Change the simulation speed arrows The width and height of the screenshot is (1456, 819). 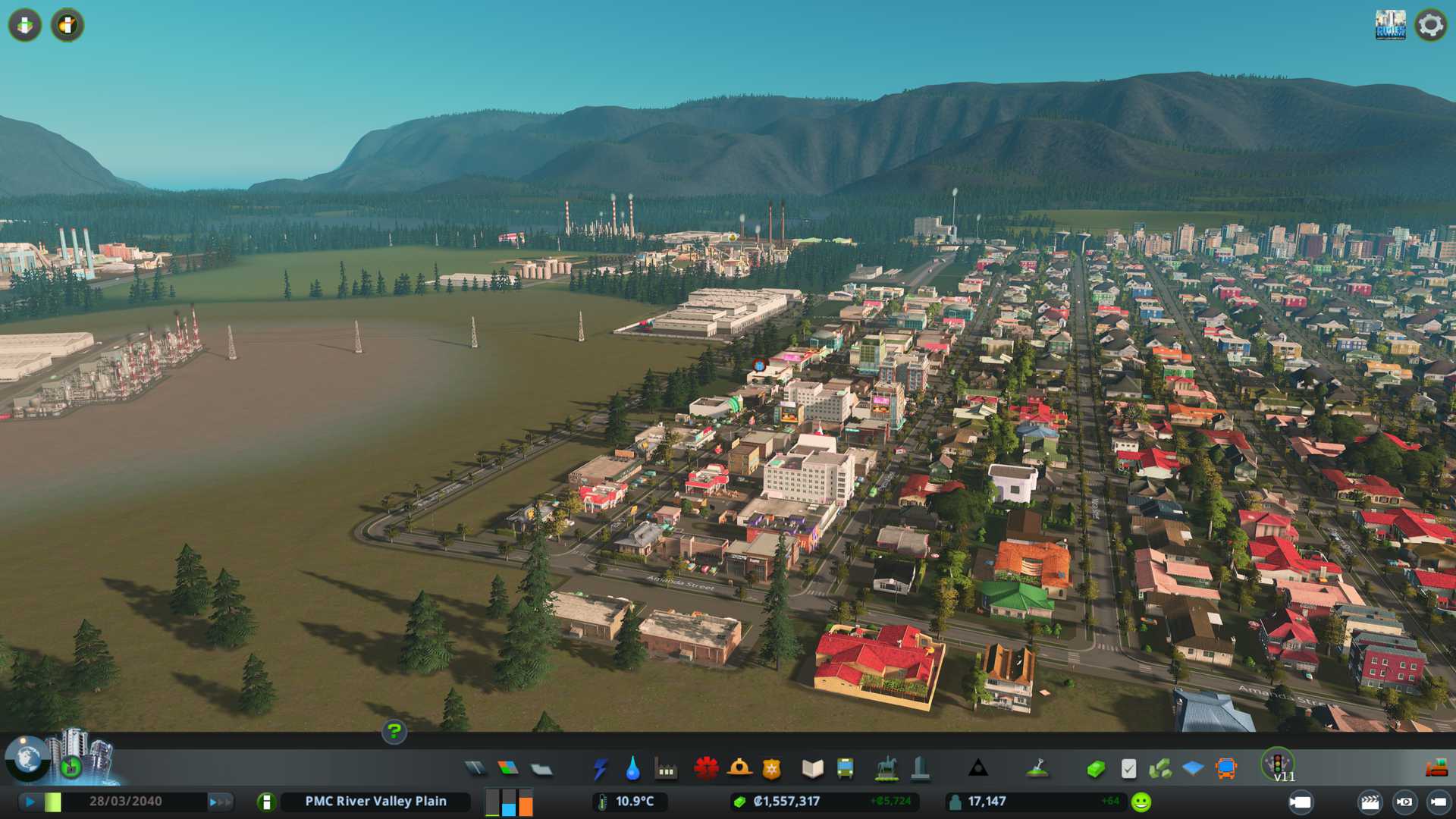pyautogui.click(x=220, y=802)
